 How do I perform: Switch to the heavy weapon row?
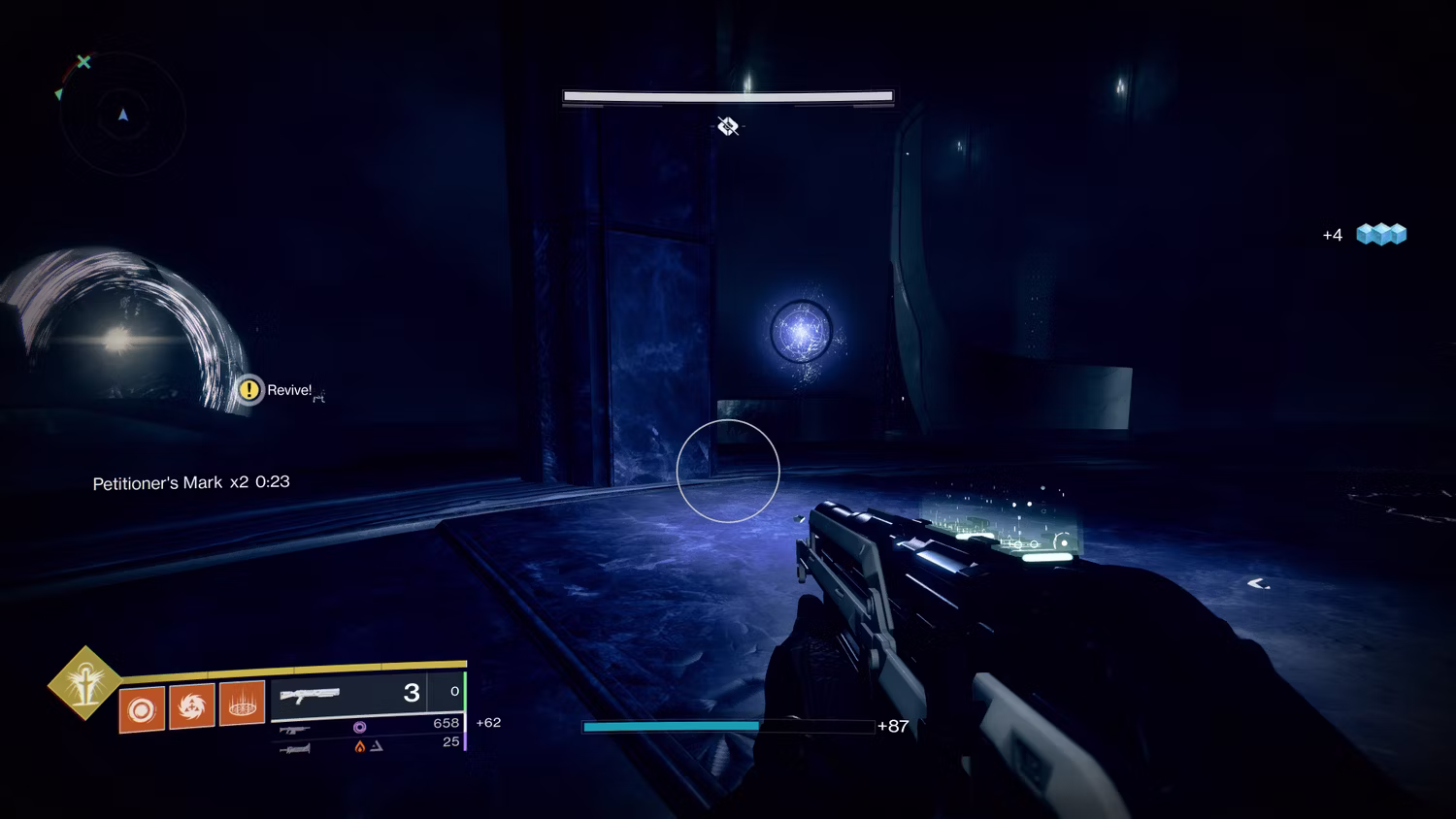369,745
